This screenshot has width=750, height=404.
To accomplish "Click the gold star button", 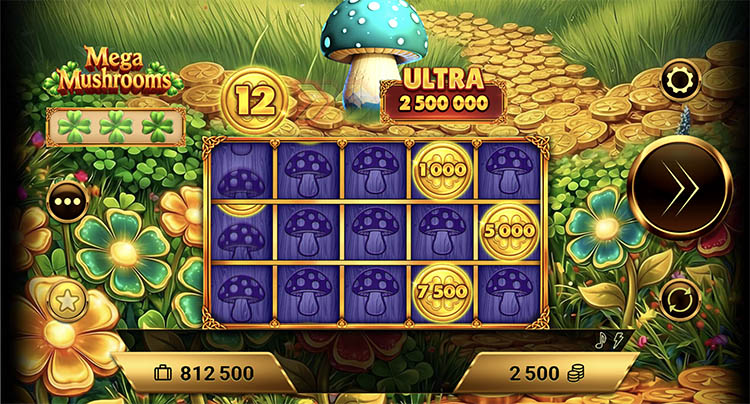I will [68, 299].
